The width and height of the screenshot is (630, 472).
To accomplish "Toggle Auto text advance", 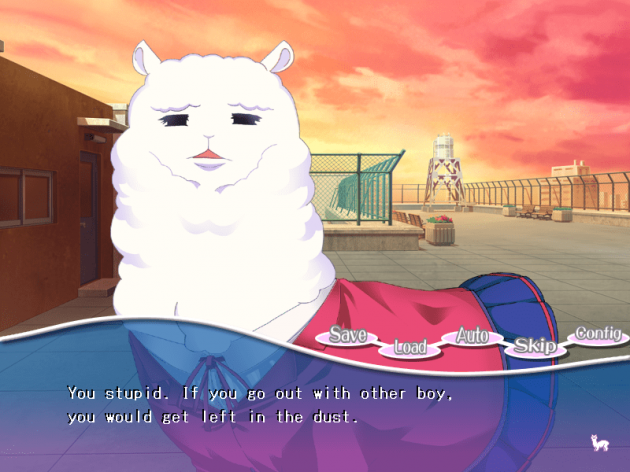I will click(x=472, y=337).
